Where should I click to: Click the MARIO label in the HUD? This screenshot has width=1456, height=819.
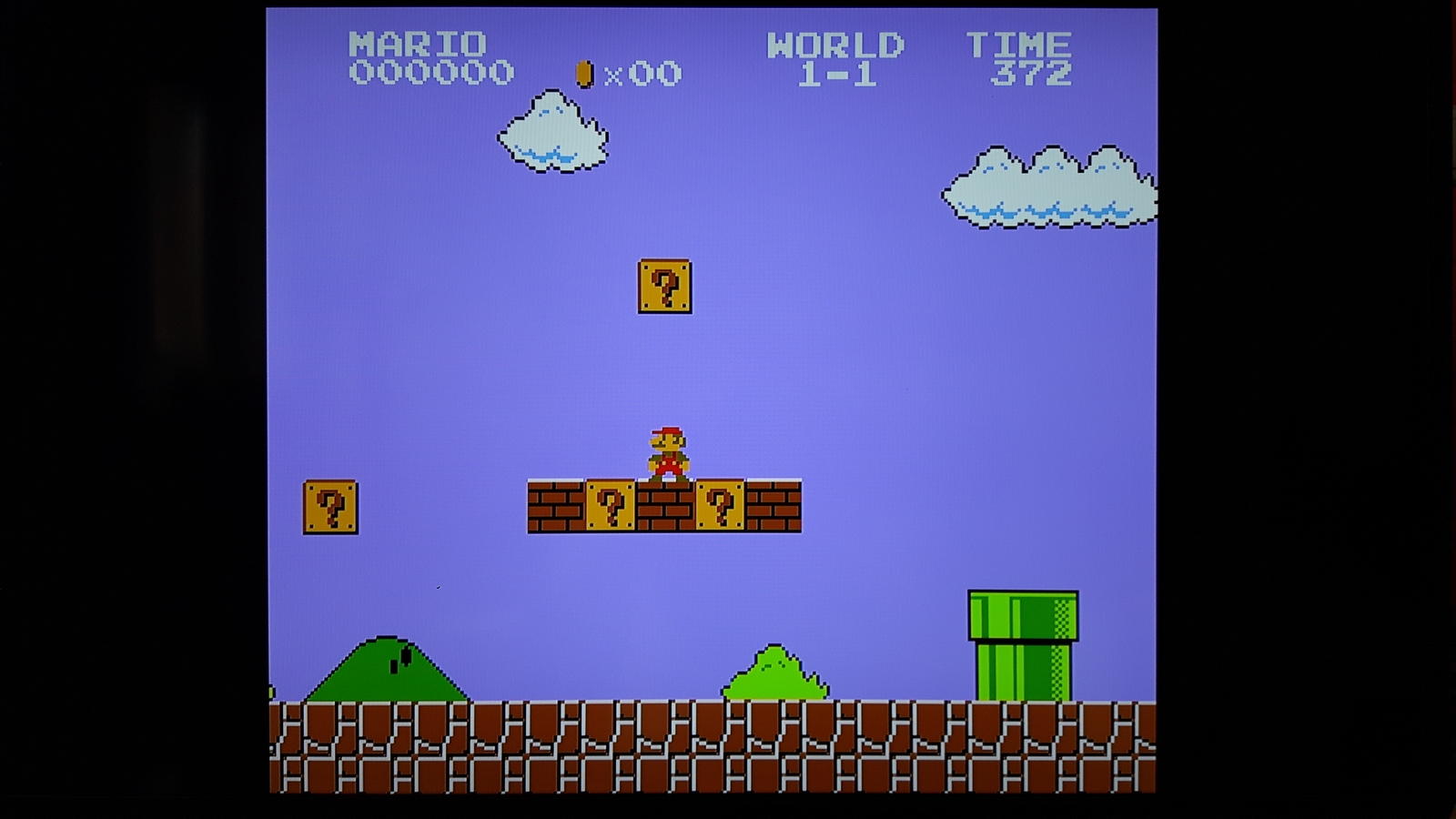pyautogui.click(x=419, y=41)
